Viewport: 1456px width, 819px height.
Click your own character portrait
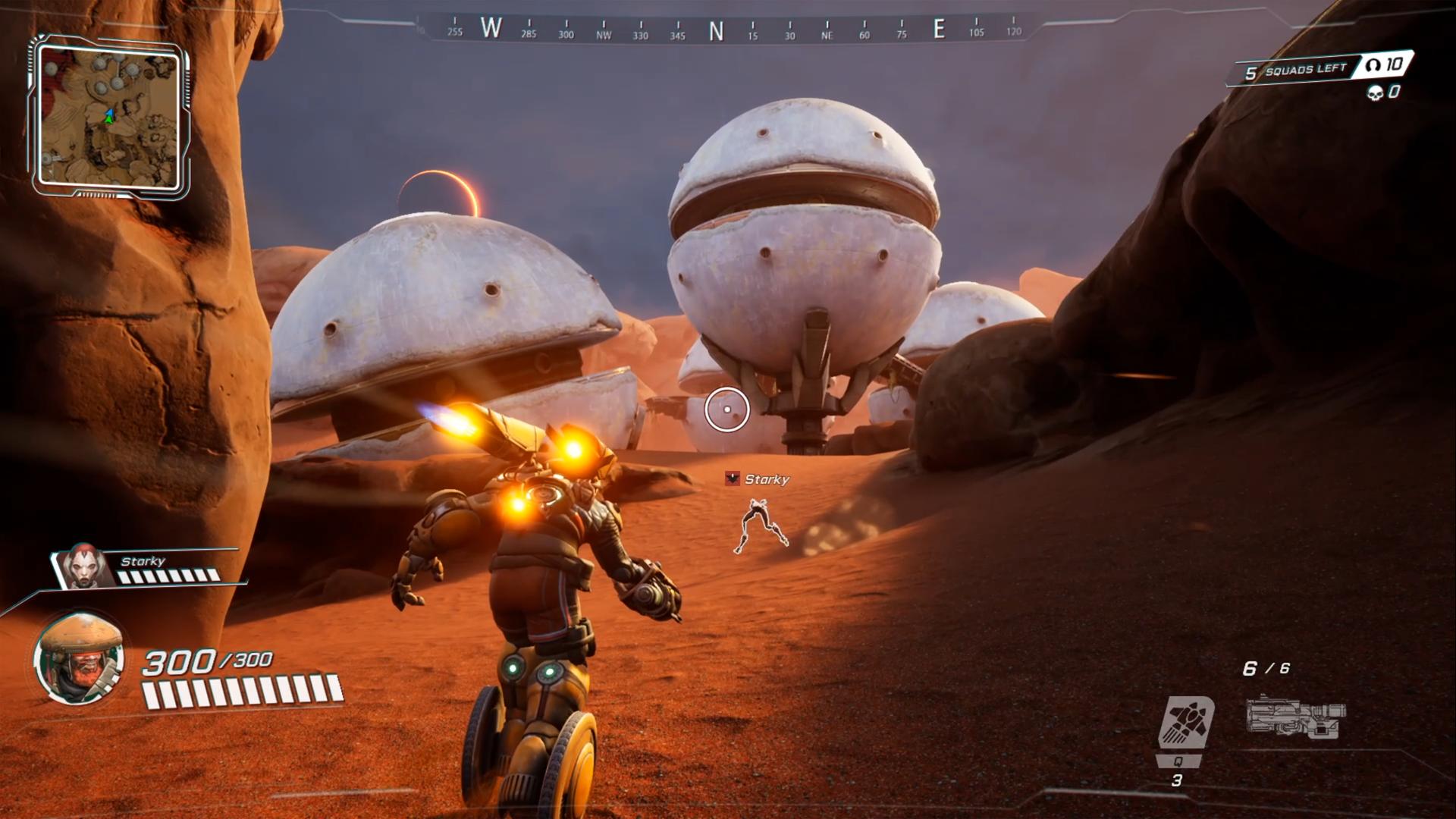79,658
